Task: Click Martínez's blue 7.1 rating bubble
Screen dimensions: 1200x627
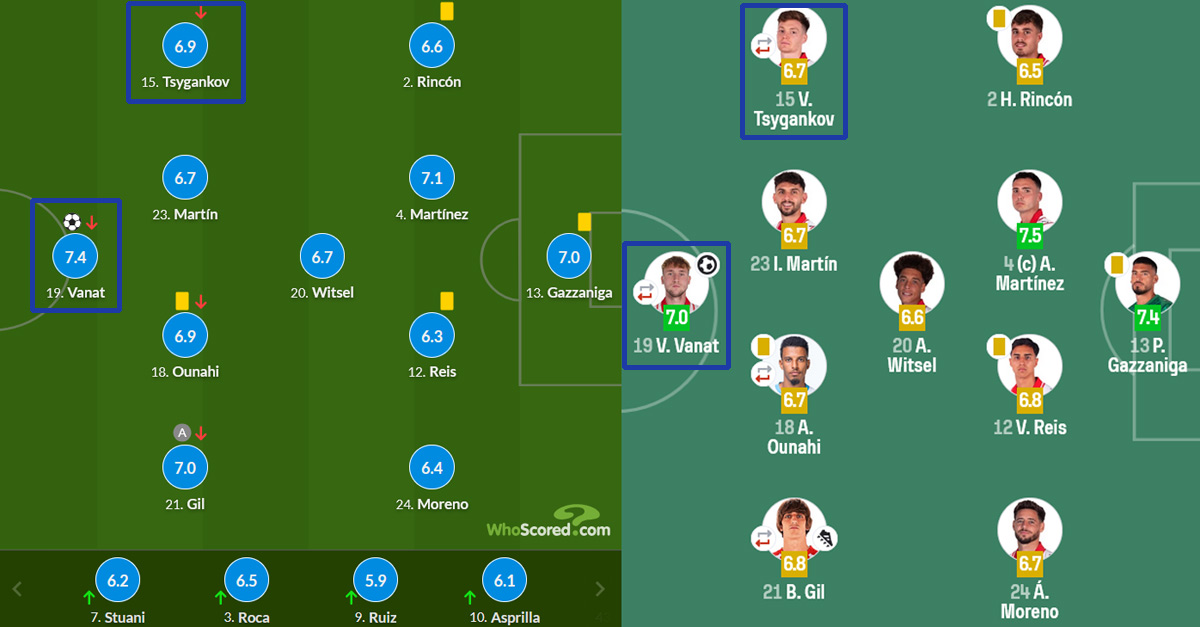Action: 432,178
